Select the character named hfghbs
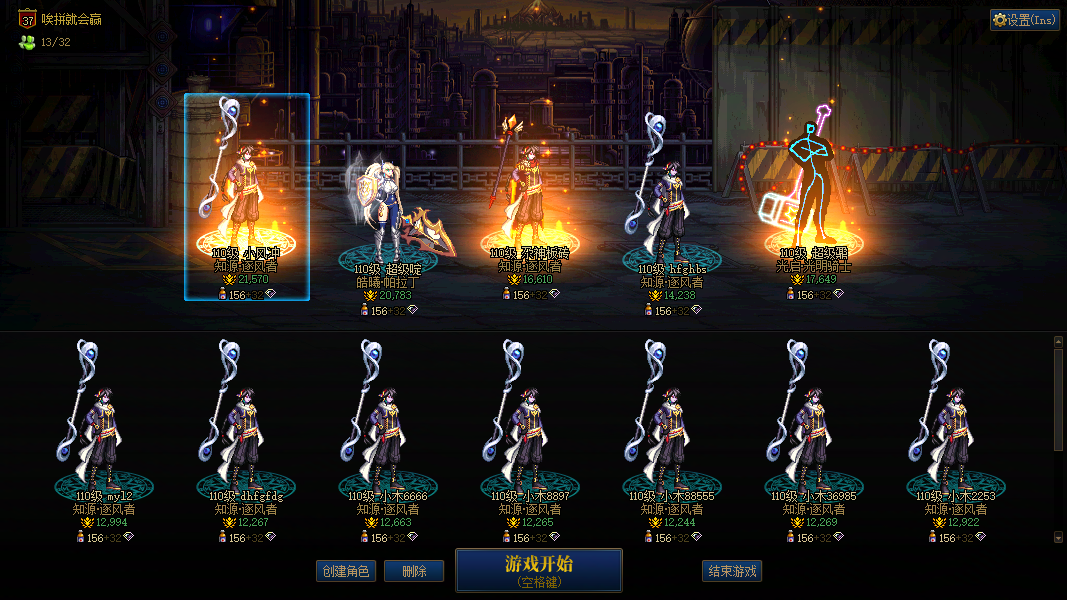 (672, 210)
